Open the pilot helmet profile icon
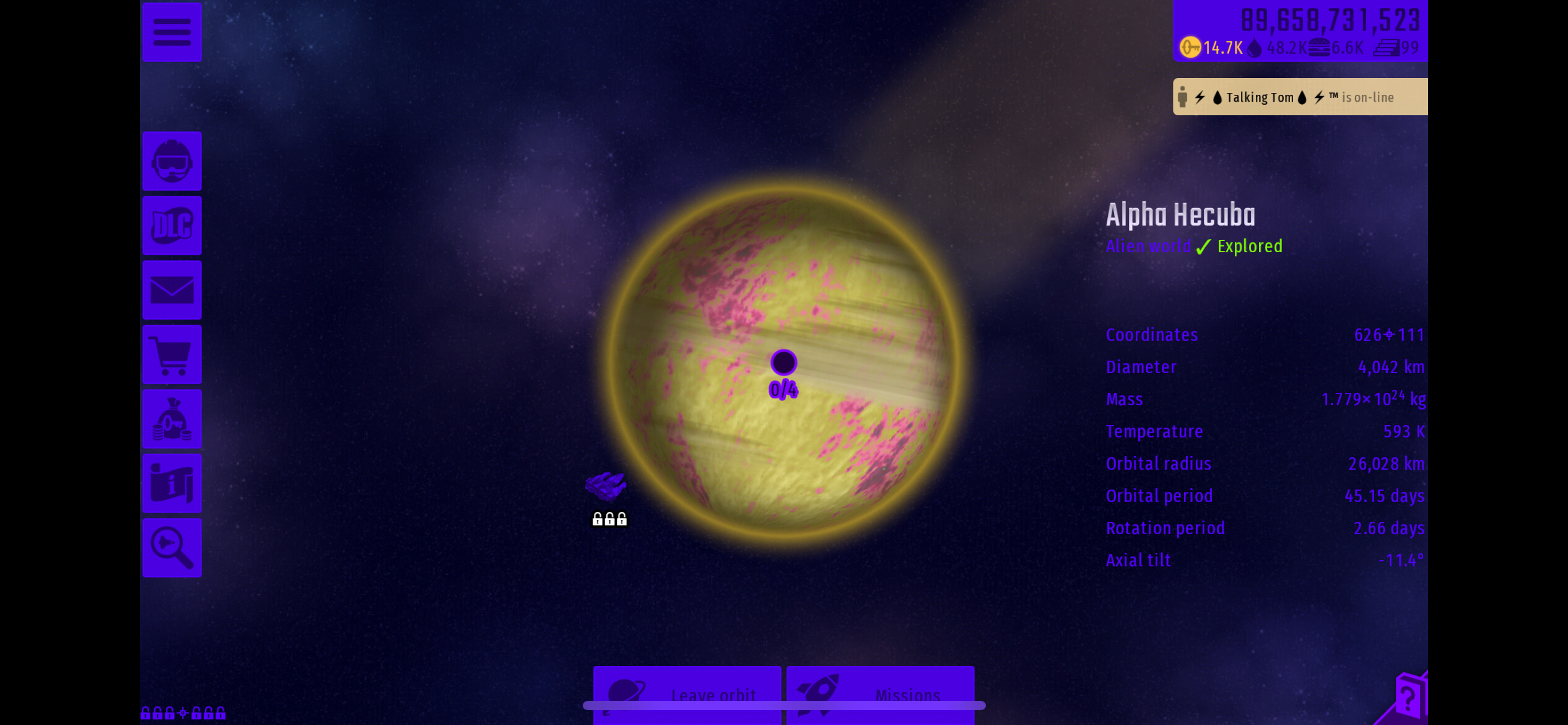The width and height of the screenshot is (1568, 725). (x=172, y=161)
